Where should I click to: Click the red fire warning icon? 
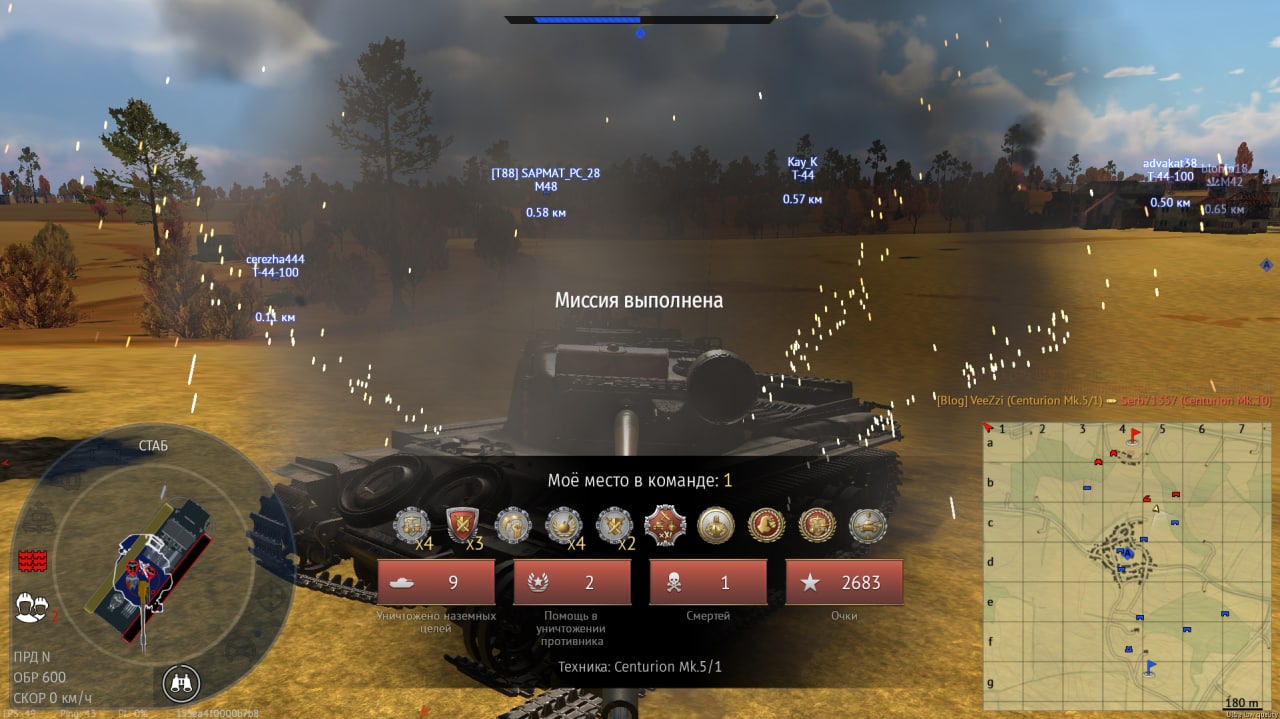(33, 561)
